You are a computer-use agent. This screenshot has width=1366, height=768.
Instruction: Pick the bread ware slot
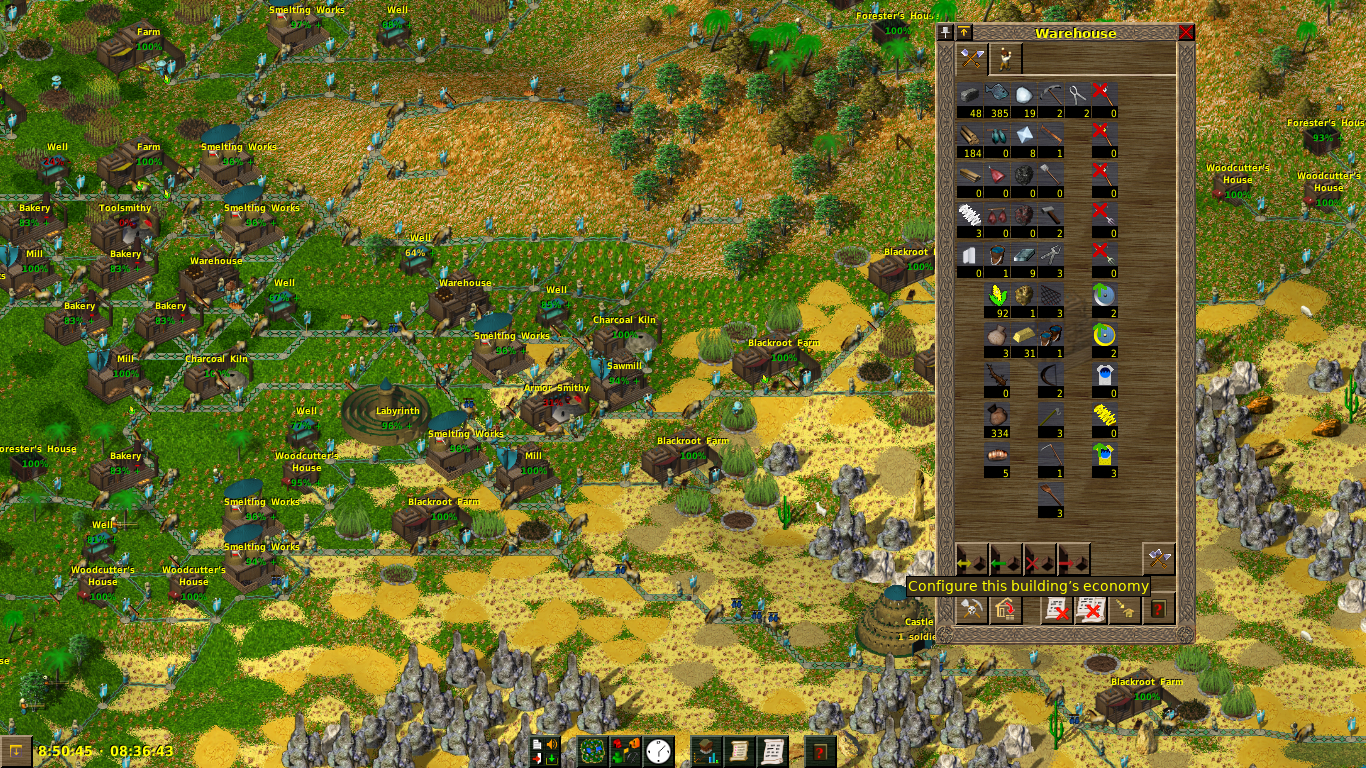click(x=998, y=460)
